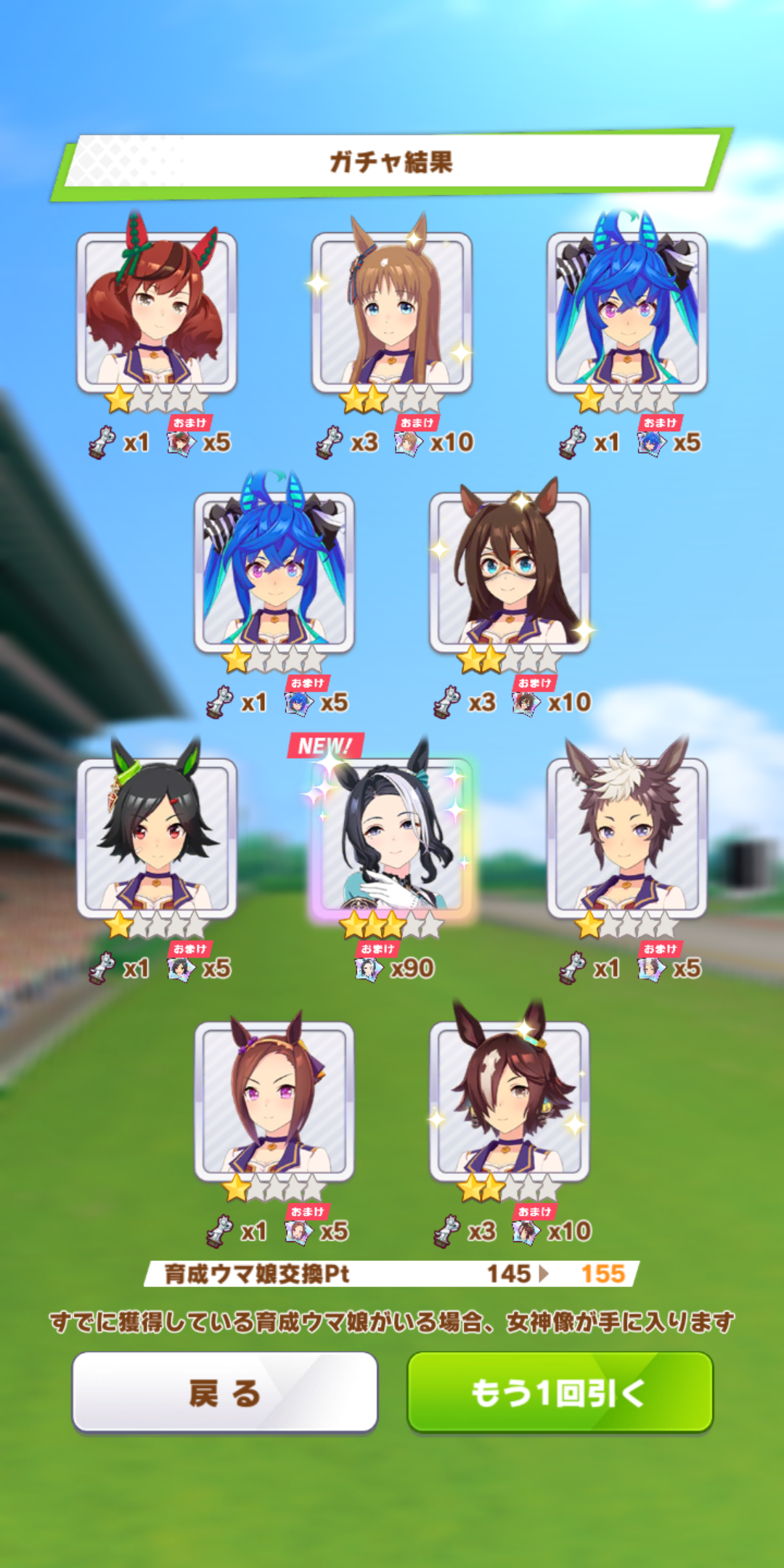
Task: Open the long brown-haired Grass Wonder card
Action: click(x=392, y=312)
